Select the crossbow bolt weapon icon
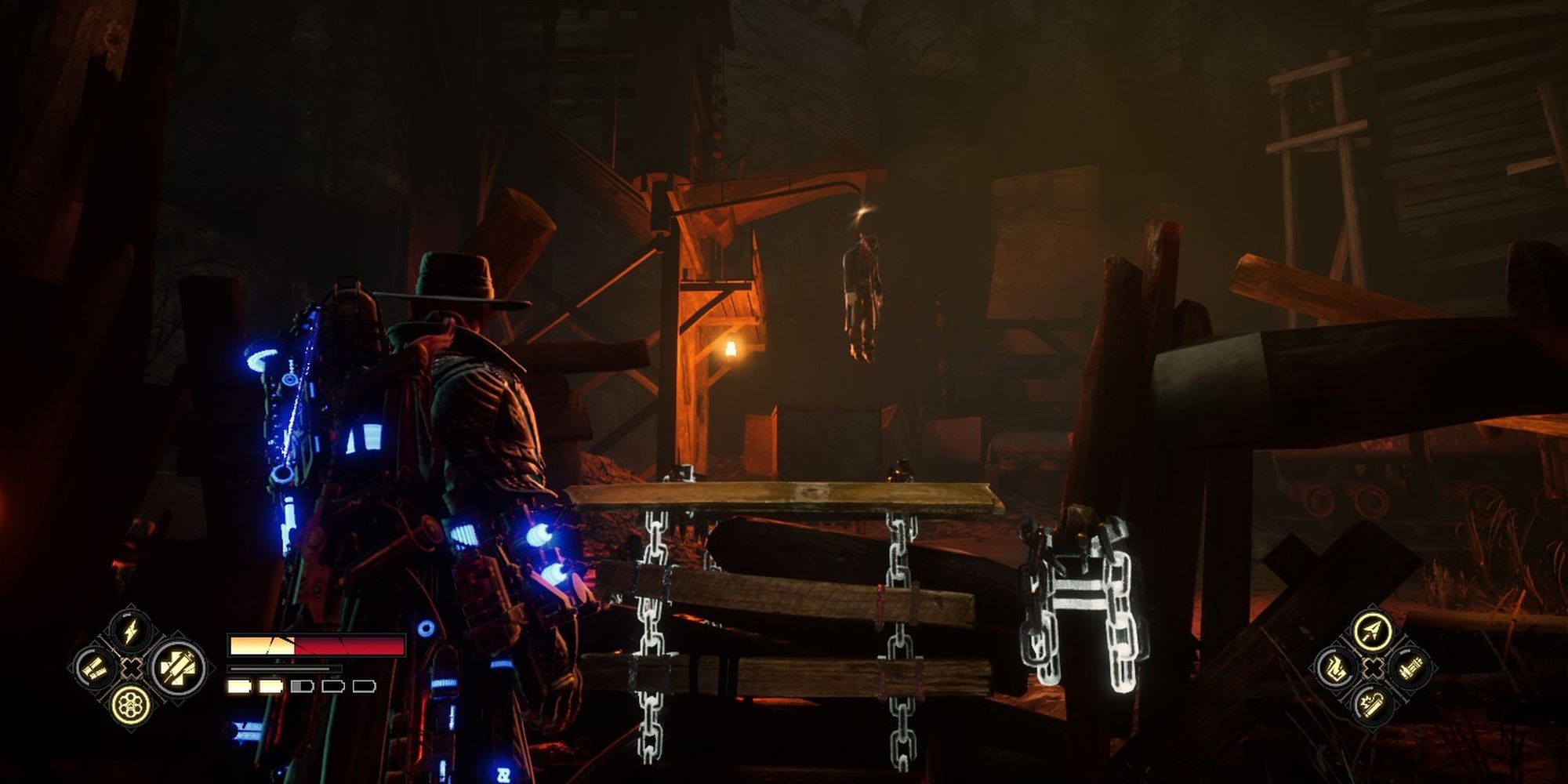The width and height of the screenshot is (1568, 784). pos(1371,631)
